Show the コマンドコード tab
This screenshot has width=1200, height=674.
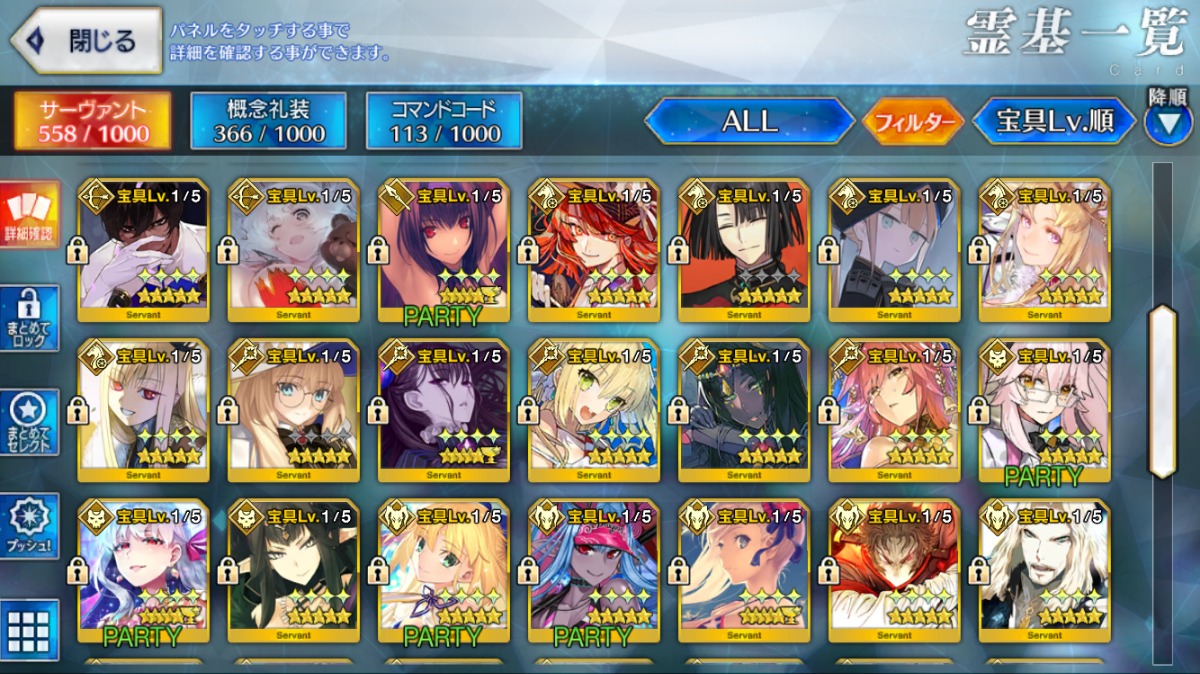tap(444, 121)
